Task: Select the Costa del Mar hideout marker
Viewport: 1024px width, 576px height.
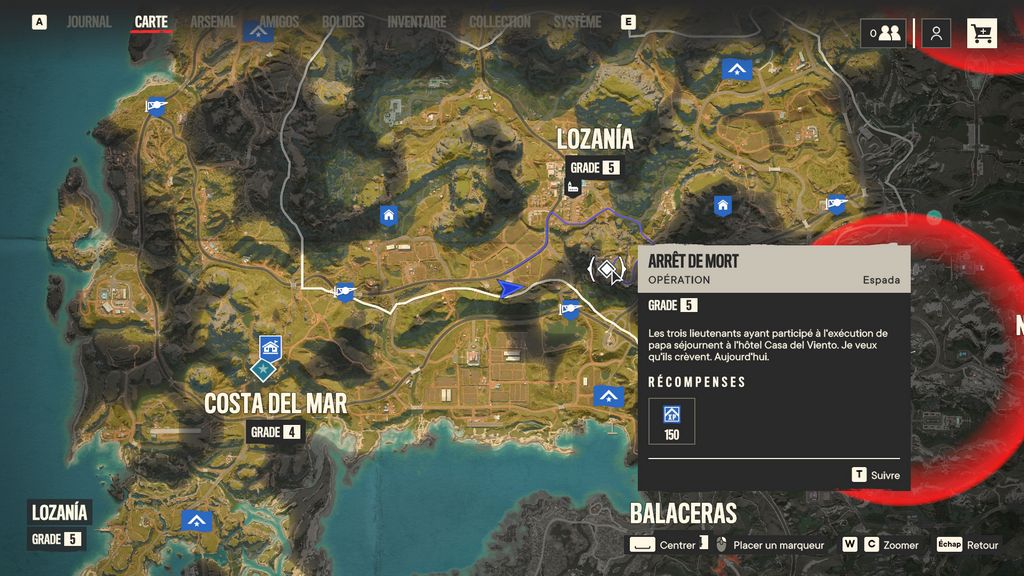Action: [x=269, y=348]
